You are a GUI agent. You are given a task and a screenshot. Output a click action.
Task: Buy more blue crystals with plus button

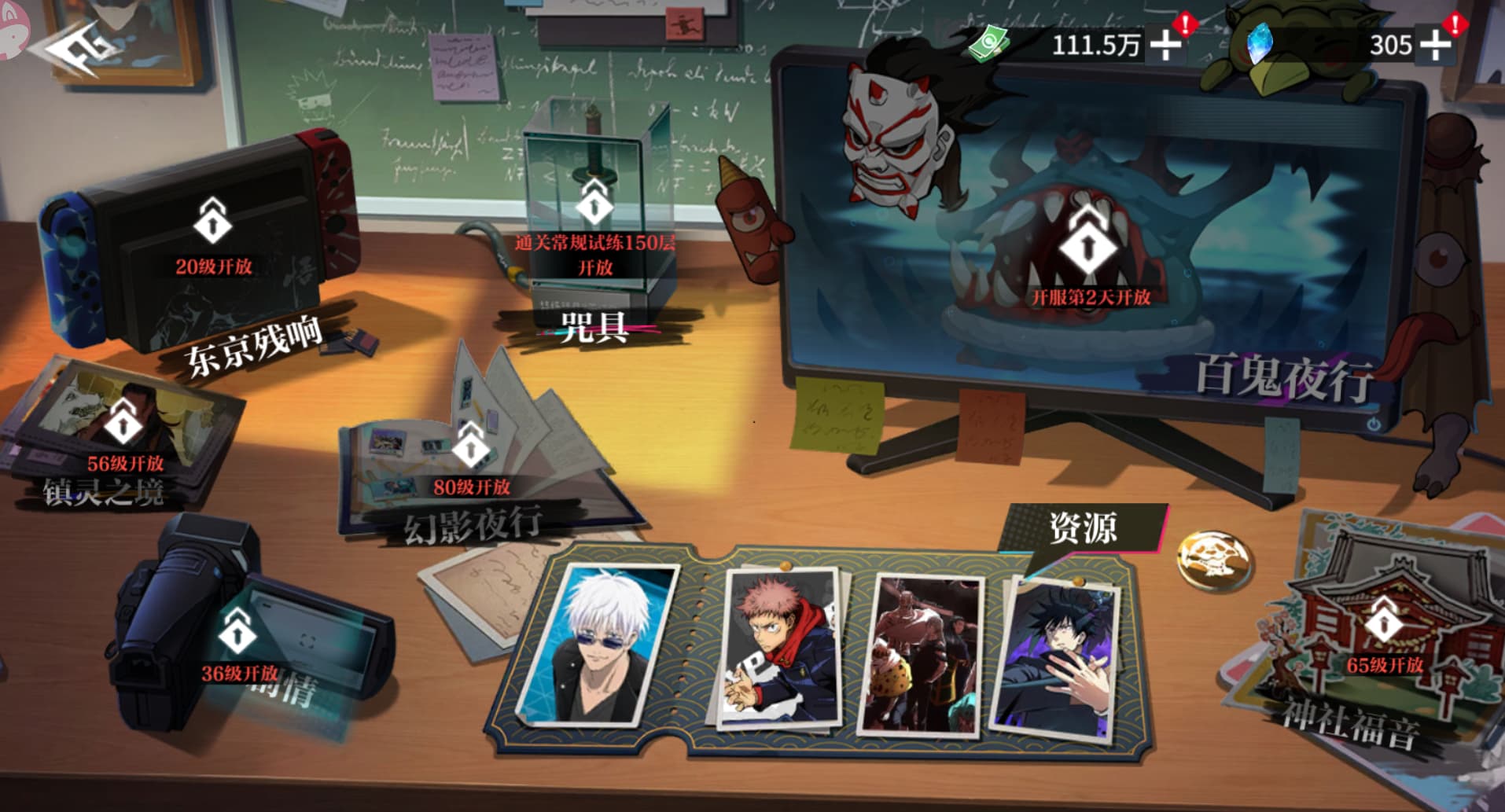pos(1435,45)
